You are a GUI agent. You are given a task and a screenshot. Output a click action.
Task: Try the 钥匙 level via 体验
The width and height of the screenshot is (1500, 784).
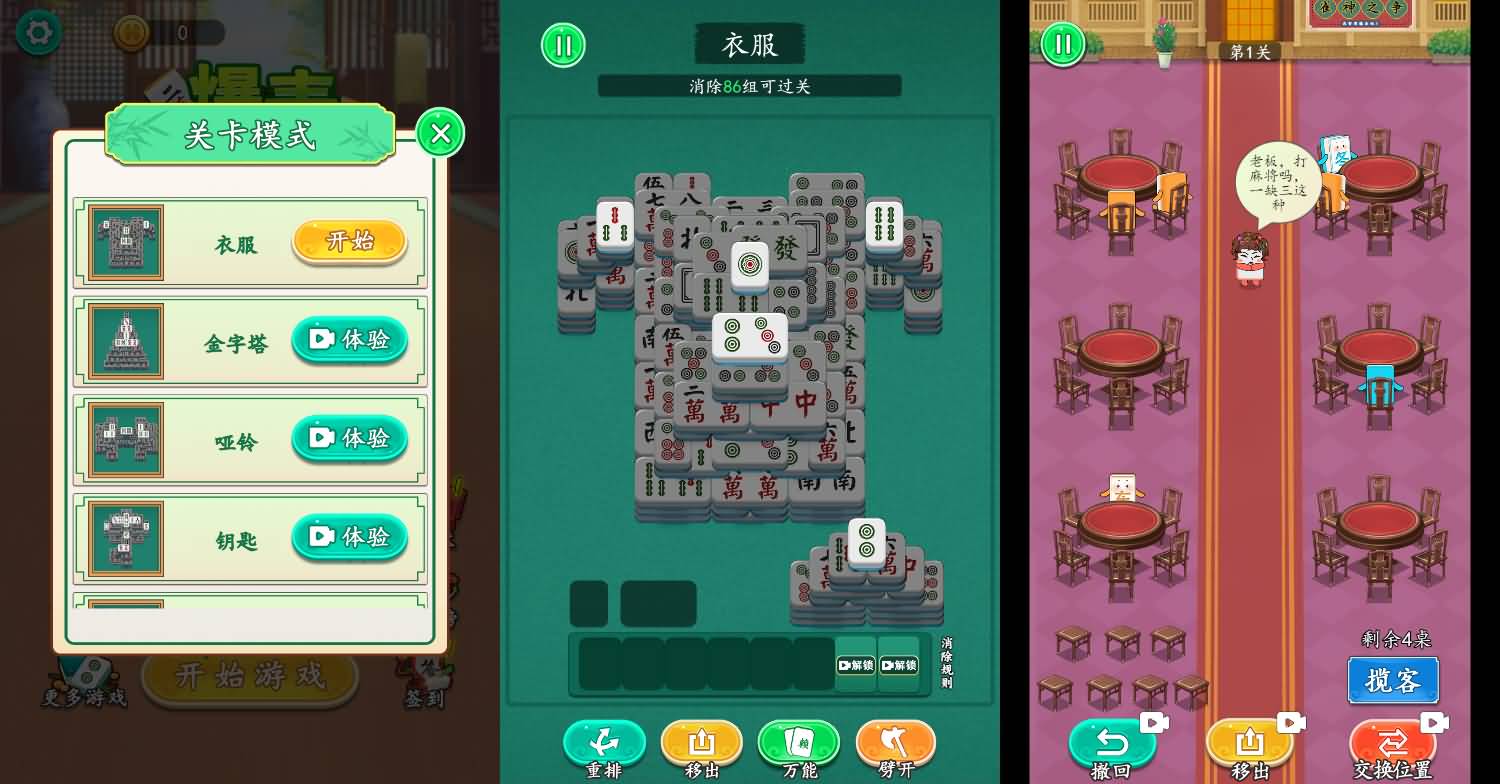(350, 537)
